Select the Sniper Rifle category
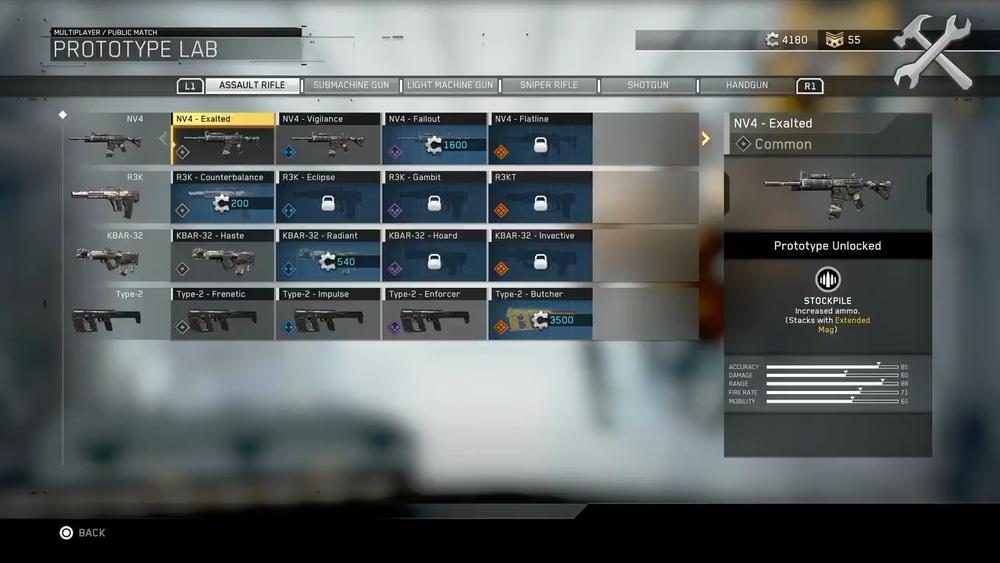The image size is (1000, 563). (x=549, y=86)
